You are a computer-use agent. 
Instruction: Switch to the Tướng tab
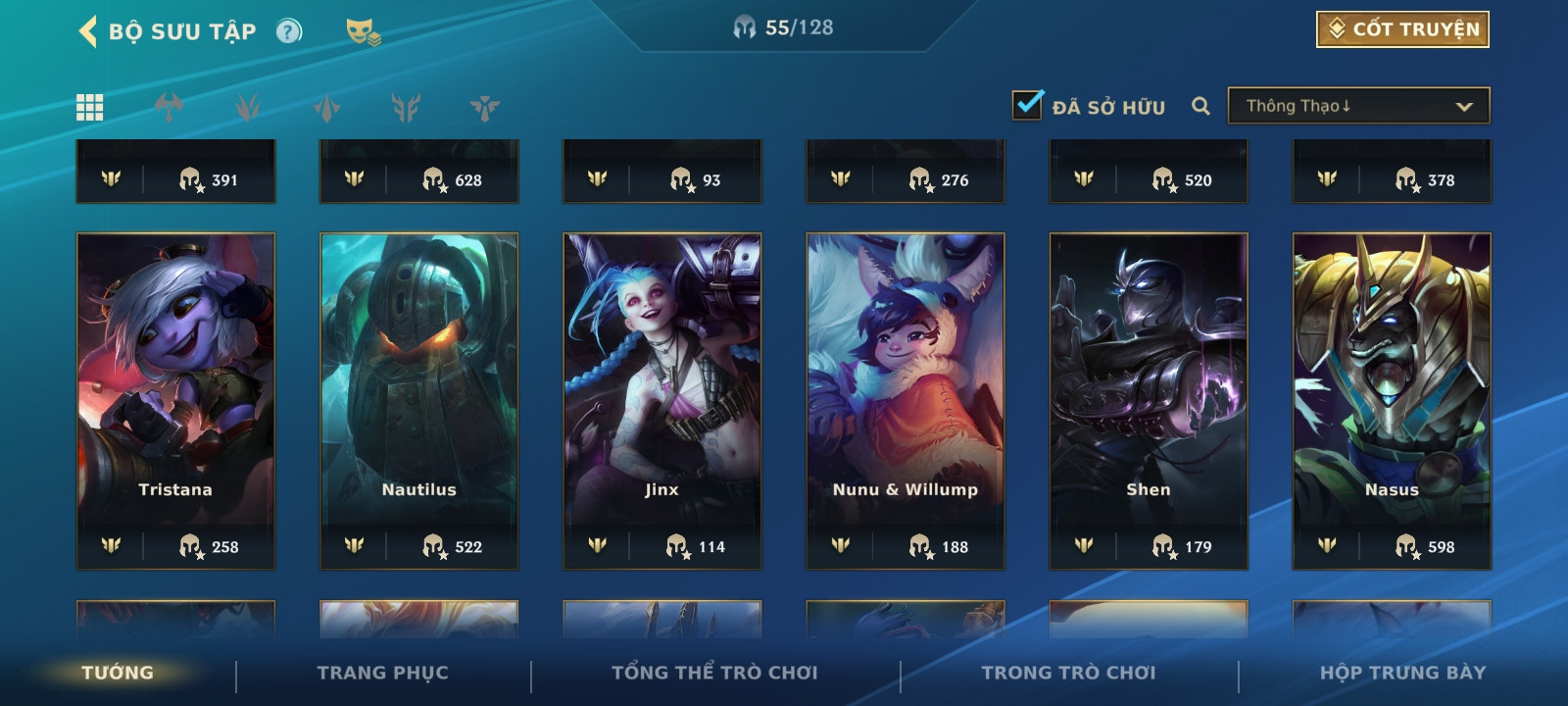coord(118,673)
